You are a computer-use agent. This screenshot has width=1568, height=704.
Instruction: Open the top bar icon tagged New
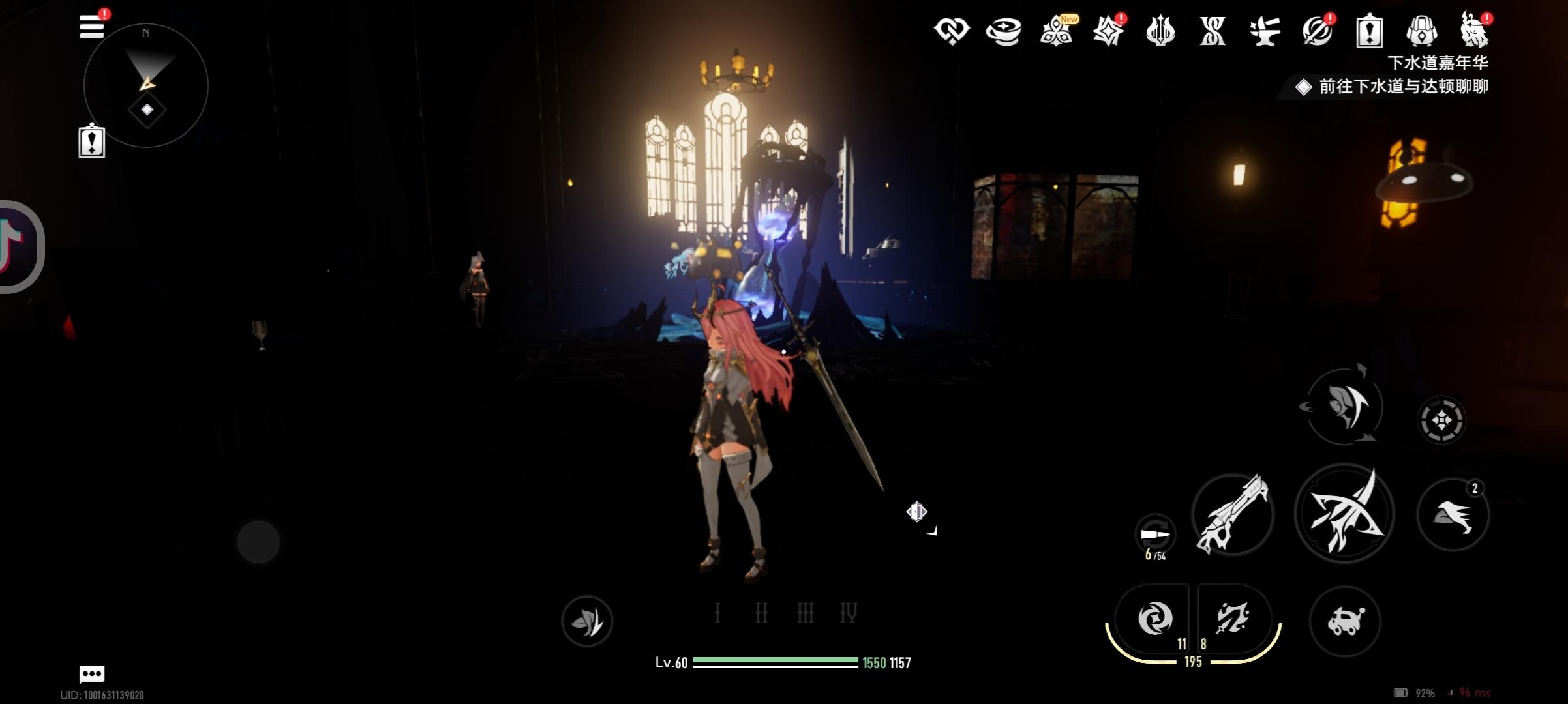point(1056,31)
